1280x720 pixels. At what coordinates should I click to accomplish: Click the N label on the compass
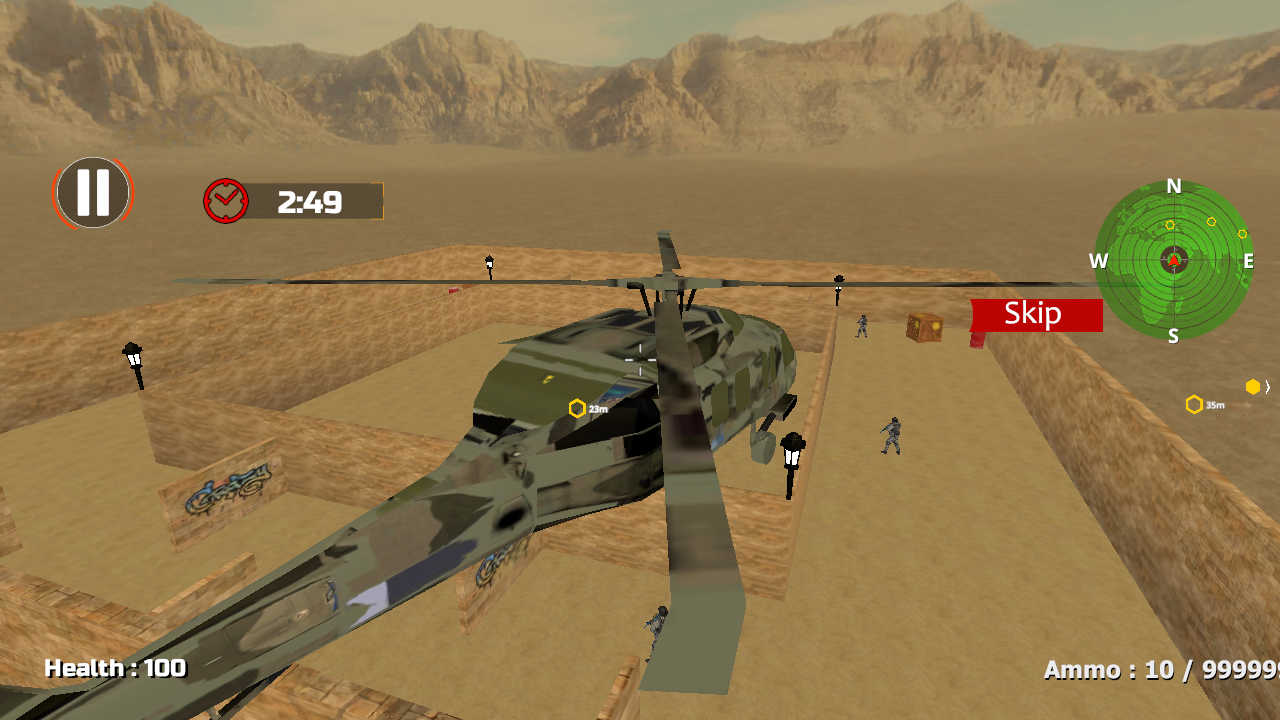pyautogui.click(x=1172, y=186)
